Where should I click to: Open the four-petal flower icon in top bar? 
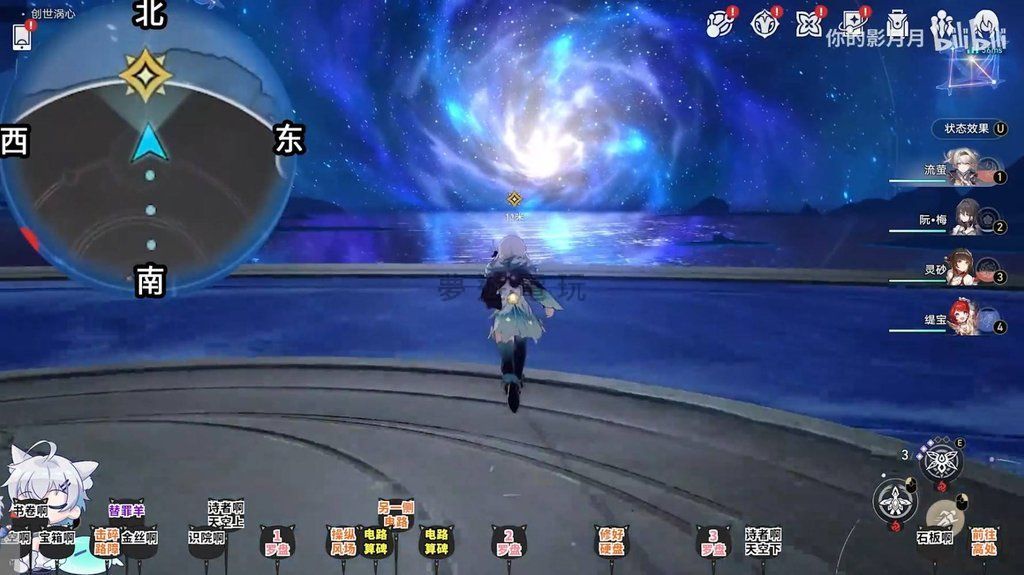click(x=808, y=24)
